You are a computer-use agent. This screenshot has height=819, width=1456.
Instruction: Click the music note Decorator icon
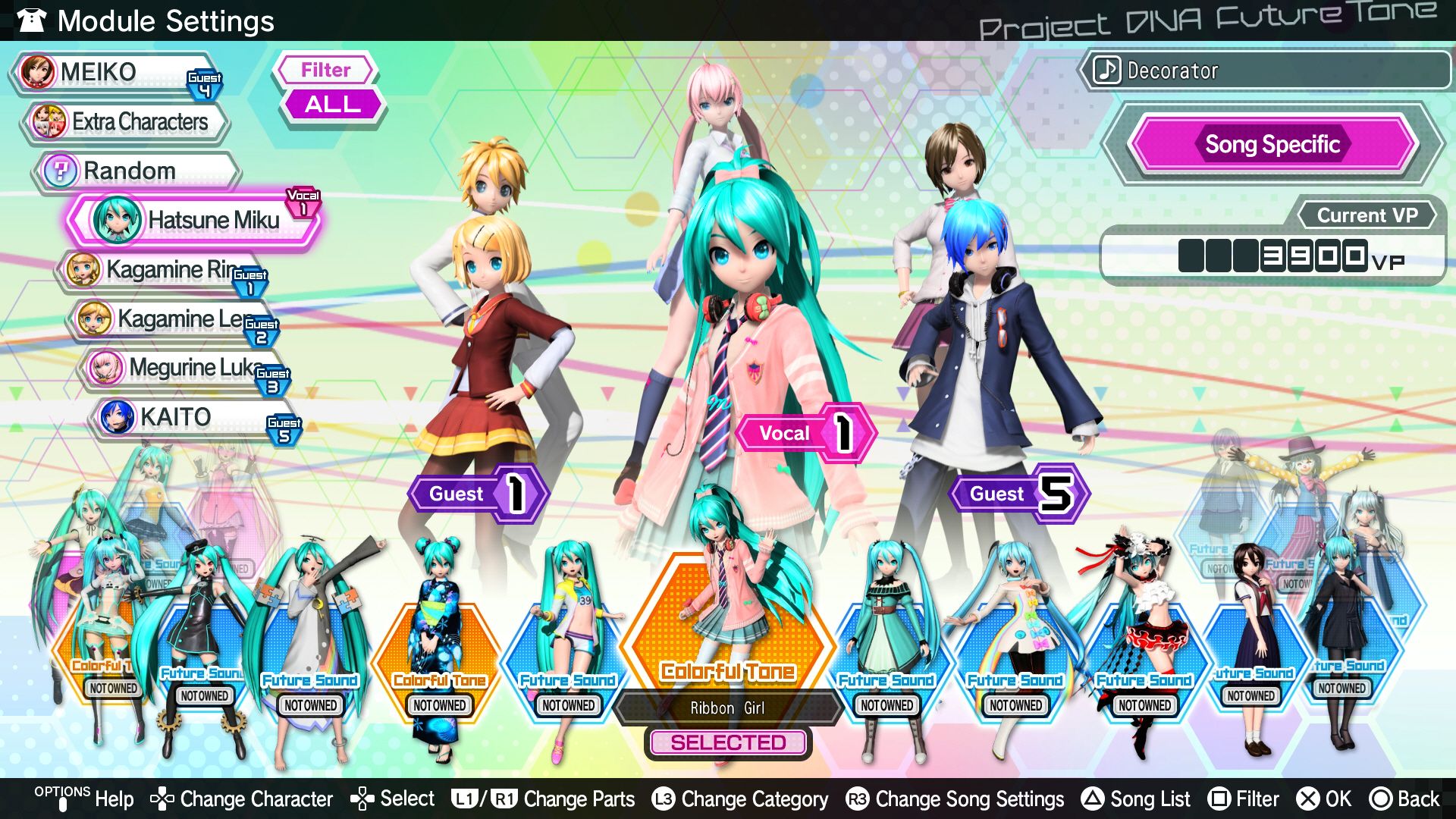(x=1106, y=71)
